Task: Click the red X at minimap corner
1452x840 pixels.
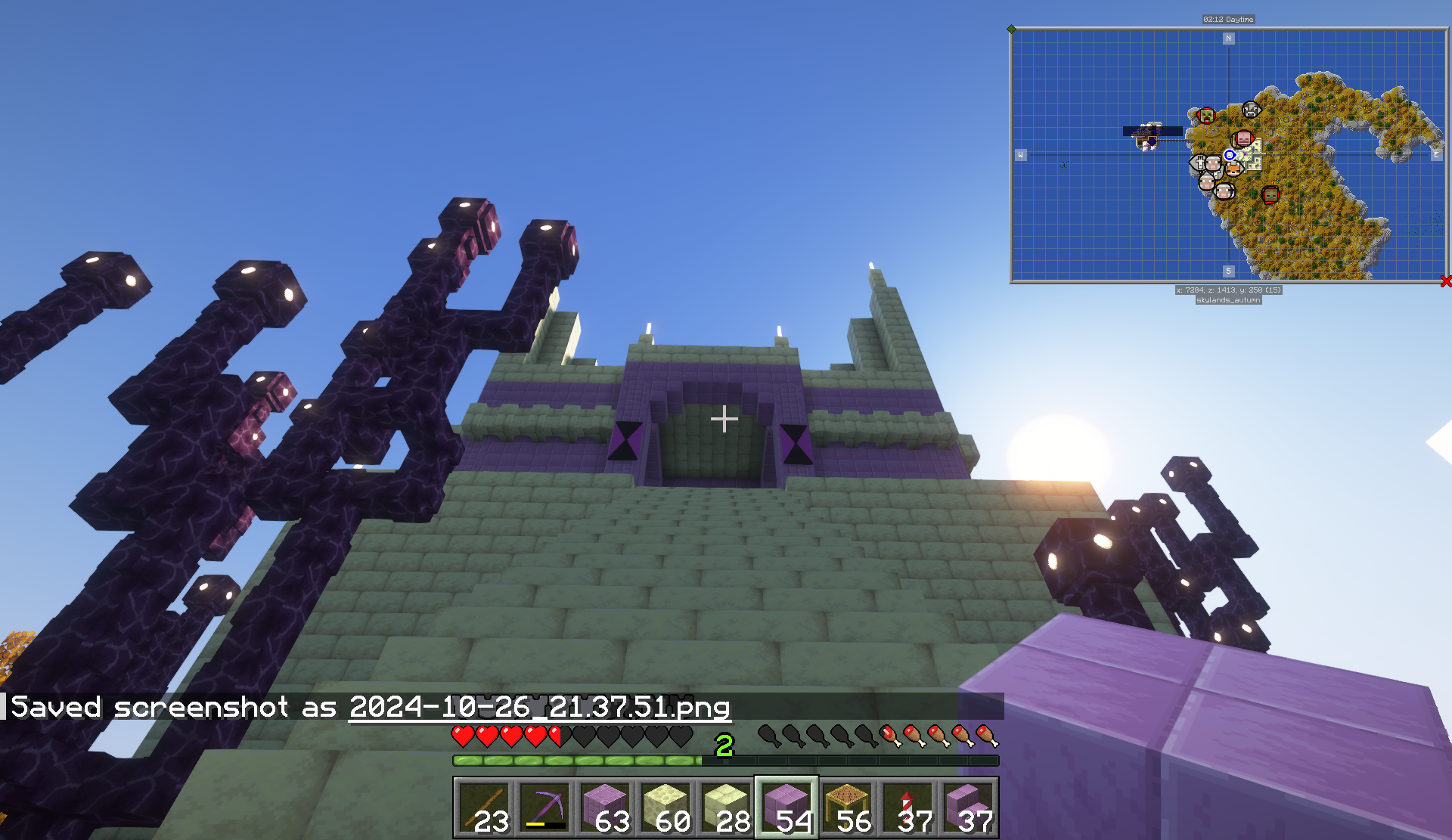Action: coord(1446,281)
